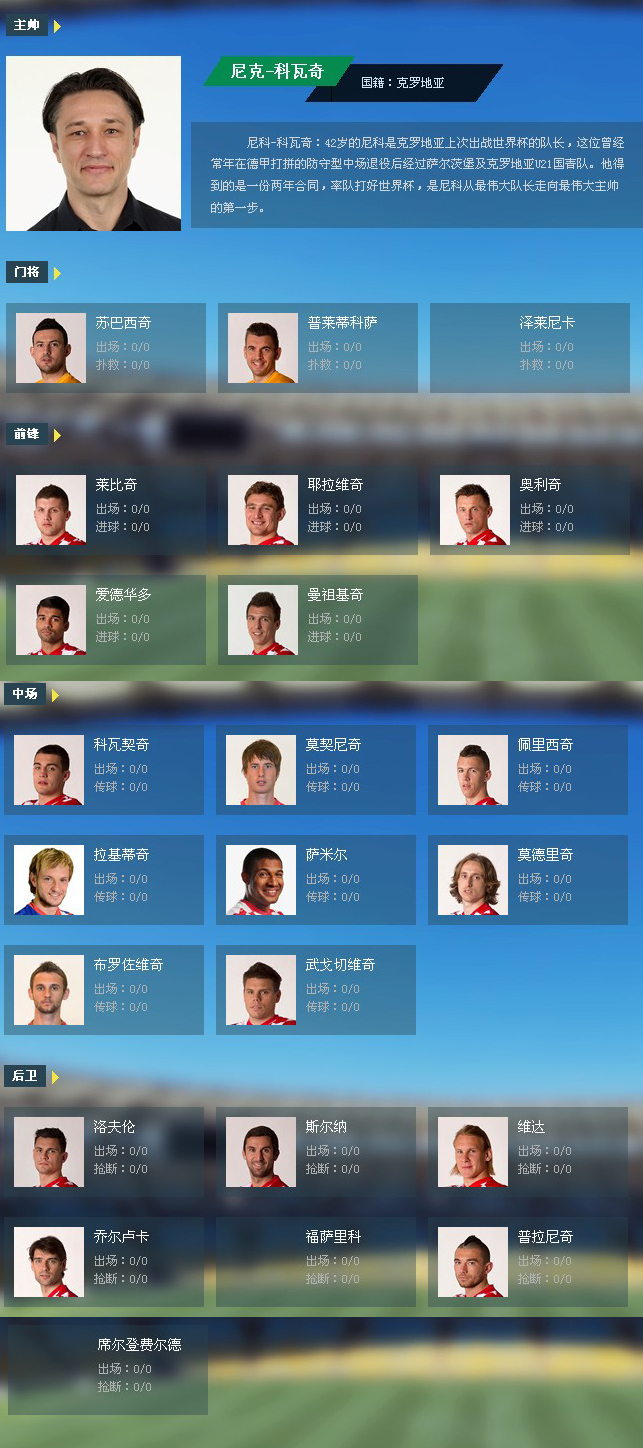Image resolution: width=643 pixels, height=1448 pixels.
Task: View midfielder 科瓦契奇 card
Action: tap(104, 770)
